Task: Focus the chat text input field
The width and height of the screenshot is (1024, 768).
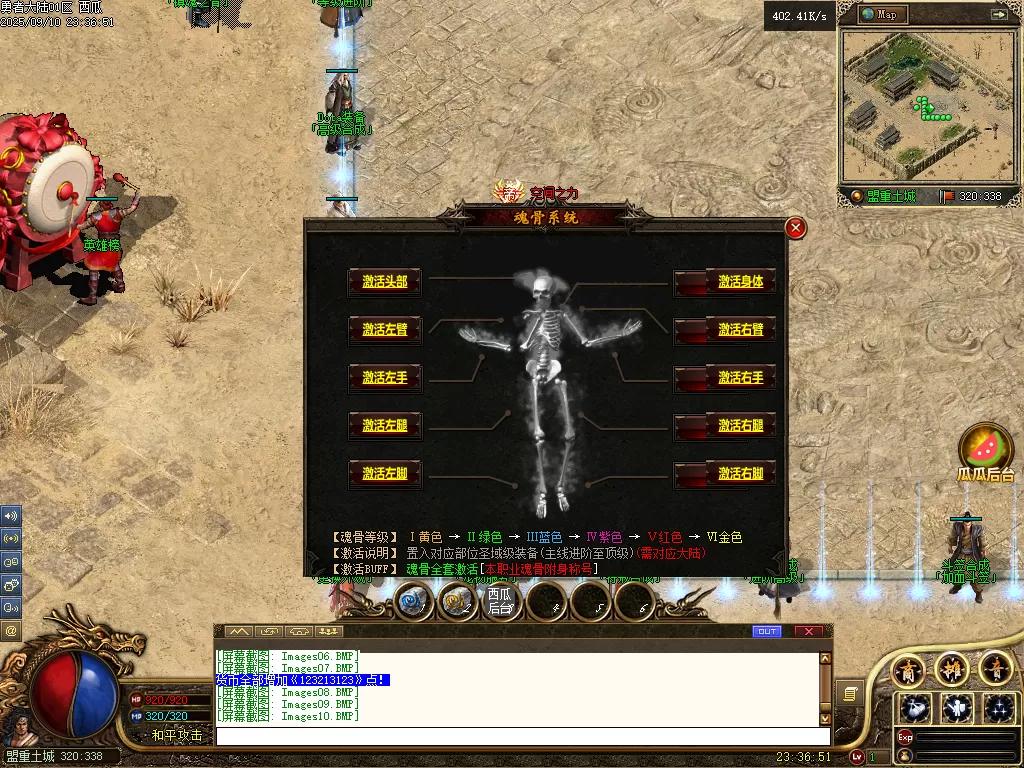Action: [x=520, y=736]
